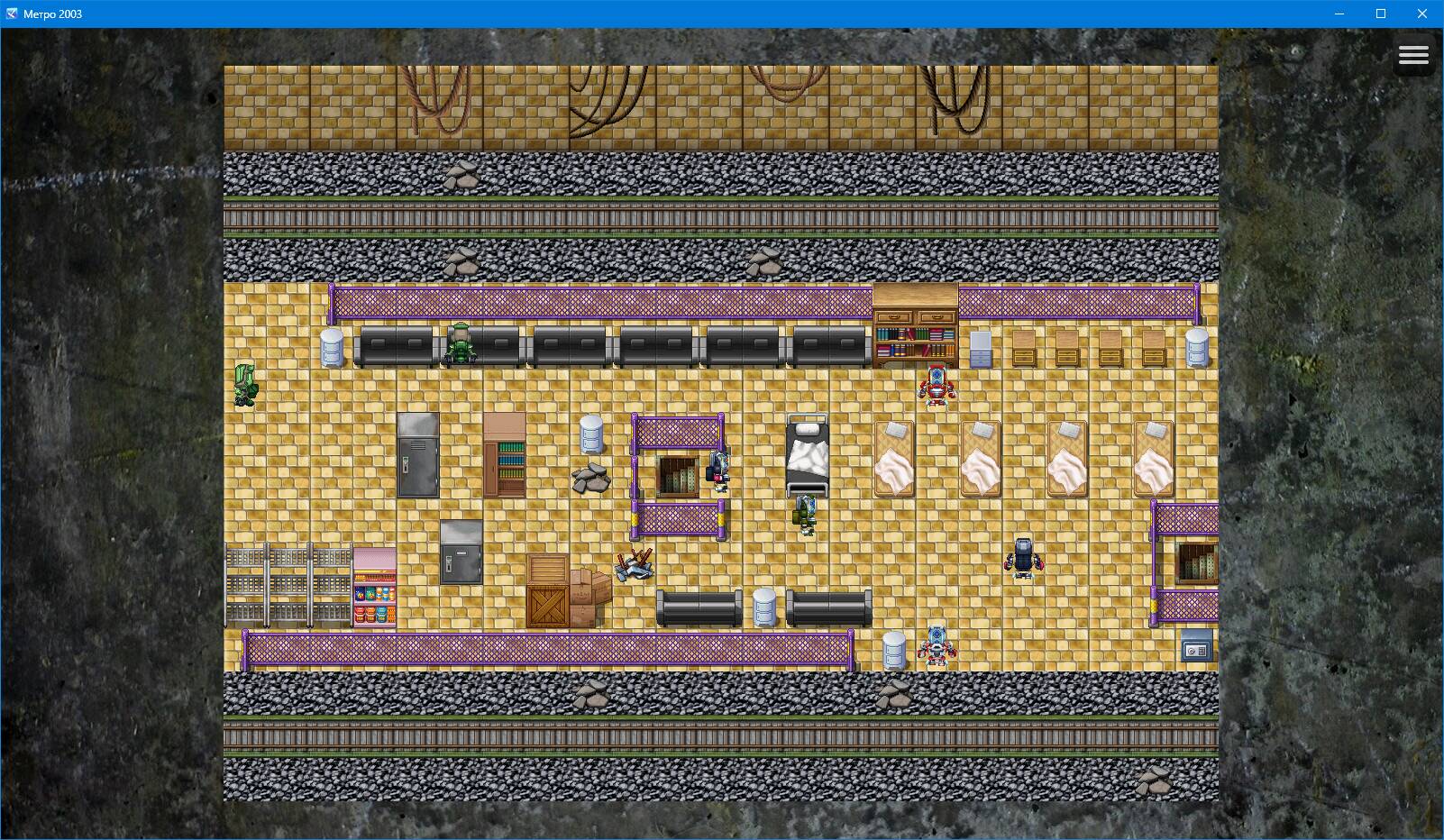Select the dark robot standing mid-room
The height and width of the screenshot is (840, 1444).
[1023, 559]
